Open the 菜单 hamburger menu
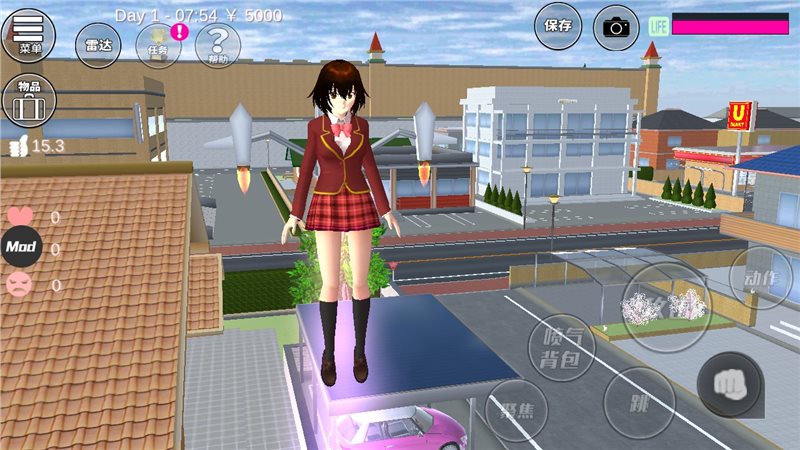This screenshot has width=800, height=450. tap(30, 34)
